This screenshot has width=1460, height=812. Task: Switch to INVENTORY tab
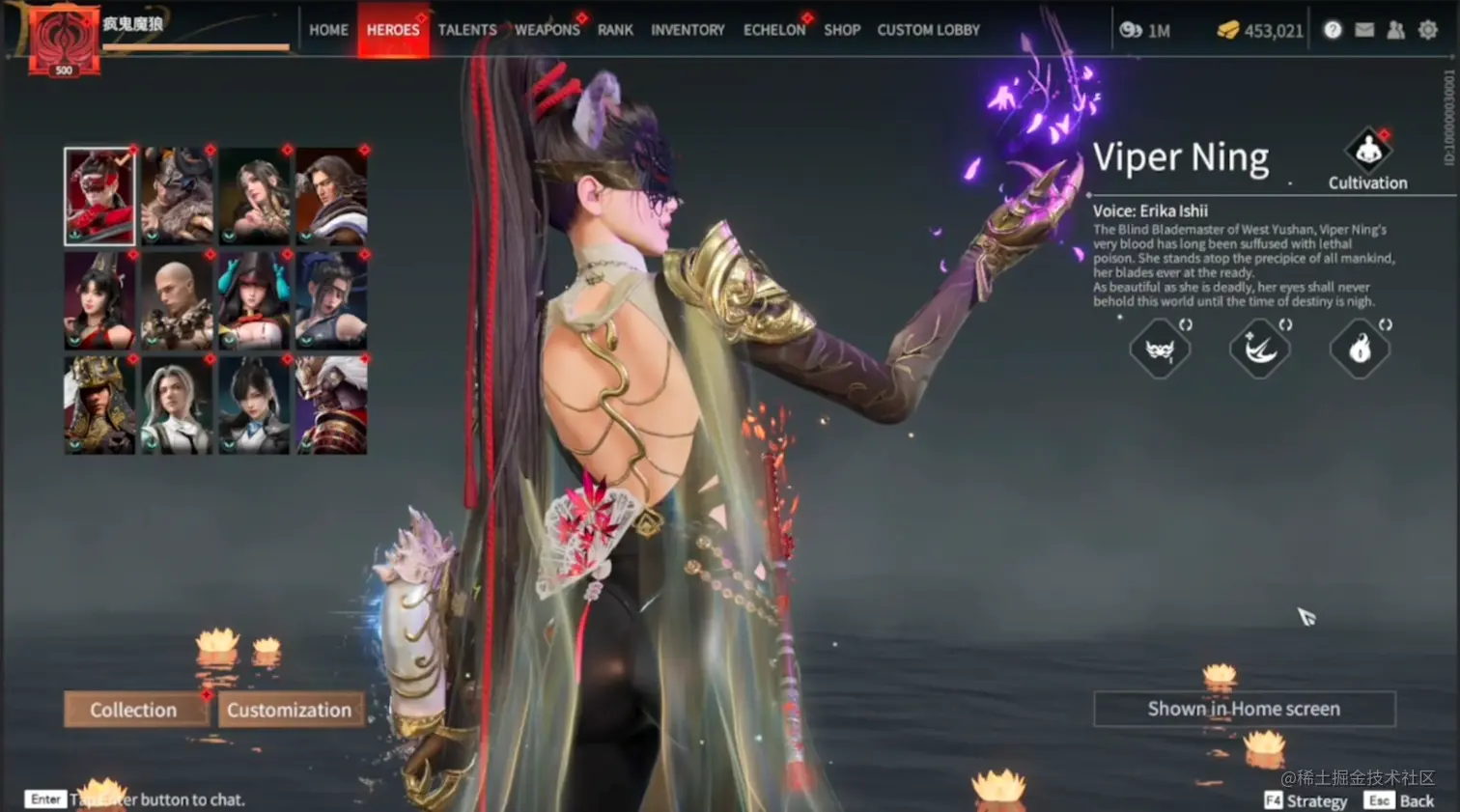[688, 30]
